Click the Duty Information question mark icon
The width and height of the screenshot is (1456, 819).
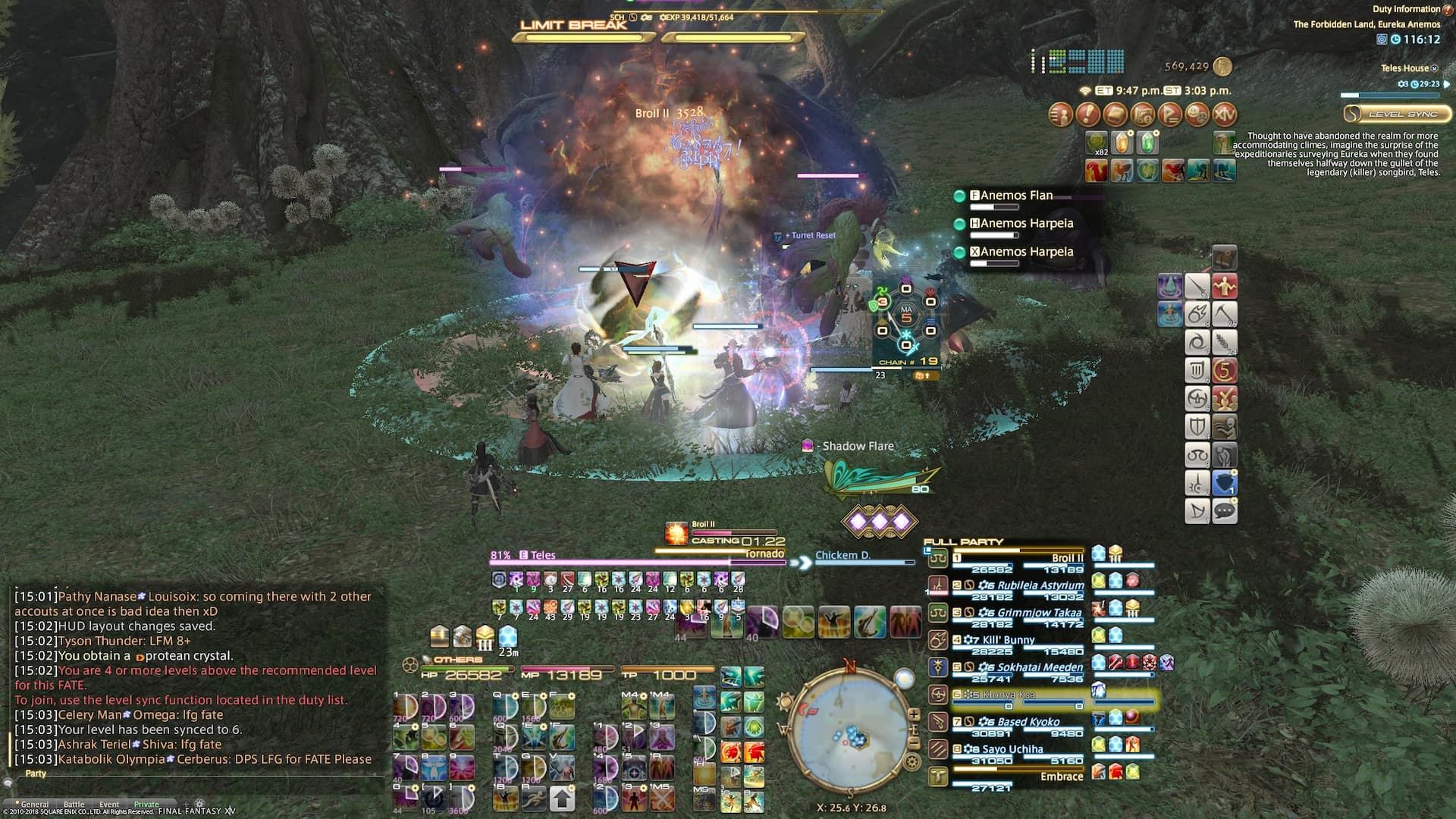click(1447, 11)
